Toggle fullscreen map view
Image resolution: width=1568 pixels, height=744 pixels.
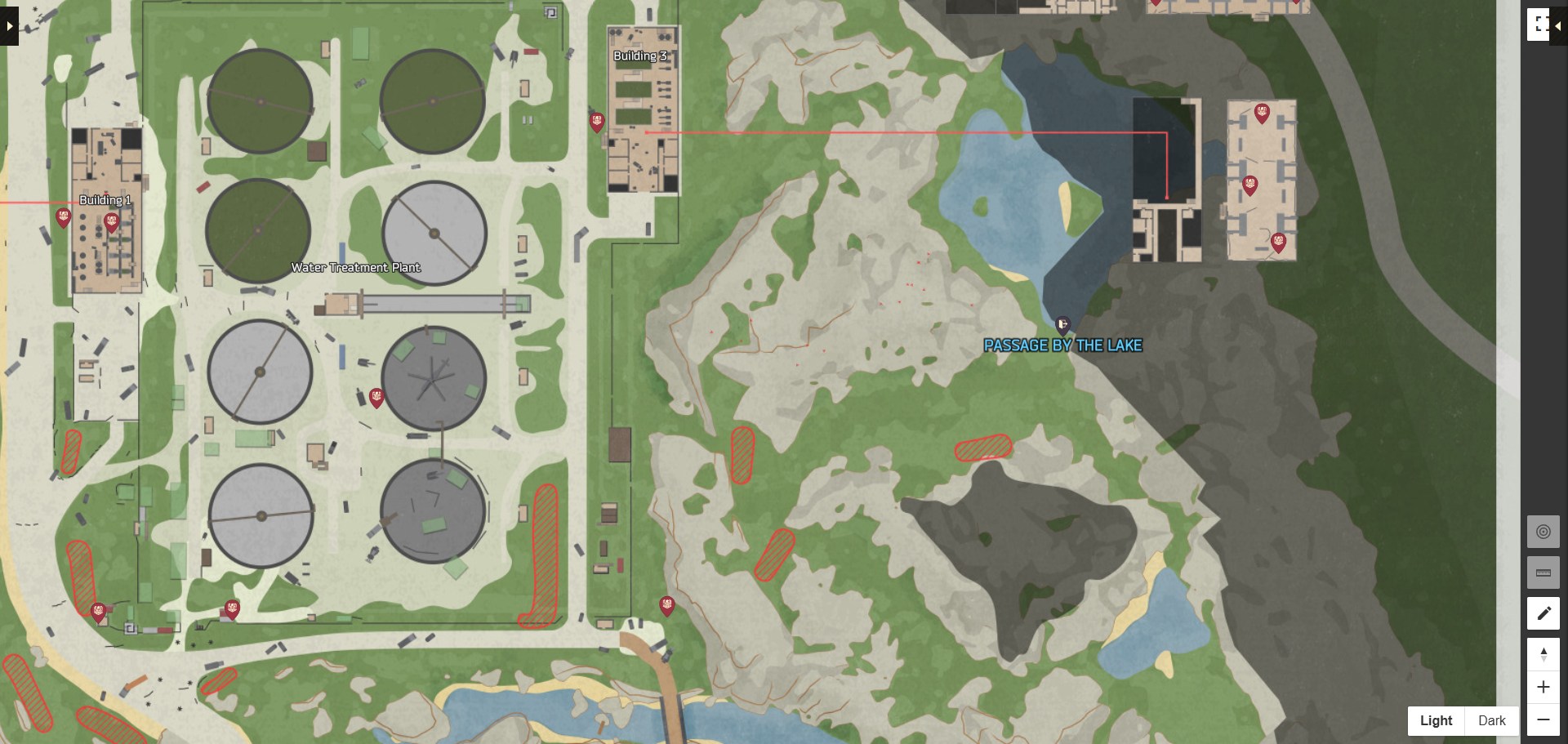coord(1539,24)
